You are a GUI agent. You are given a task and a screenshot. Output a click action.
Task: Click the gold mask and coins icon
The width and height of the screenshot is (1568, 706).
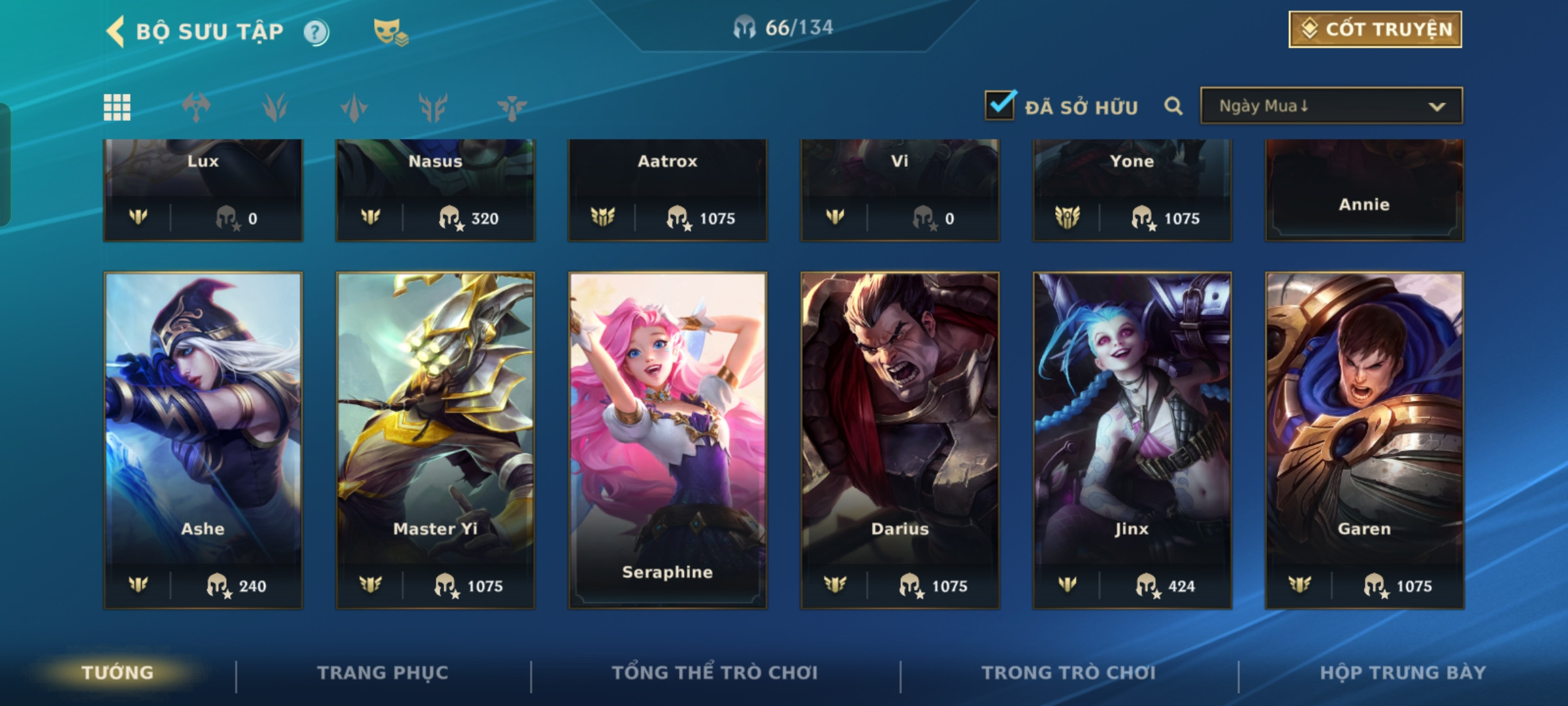click(x=390, y=32)
